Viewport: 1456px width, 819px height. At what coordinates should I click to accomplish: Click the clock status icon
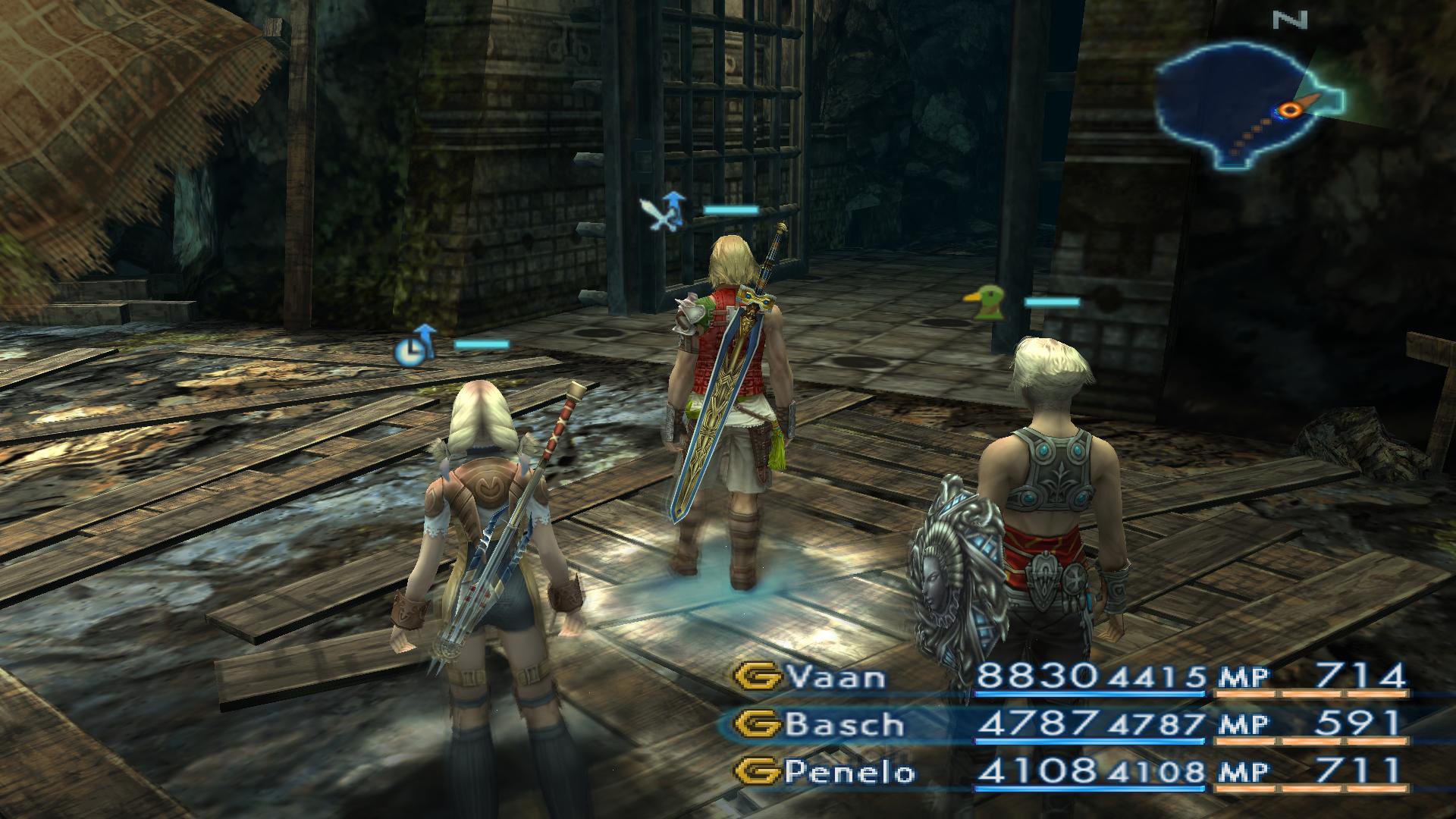tap(409, 350)
